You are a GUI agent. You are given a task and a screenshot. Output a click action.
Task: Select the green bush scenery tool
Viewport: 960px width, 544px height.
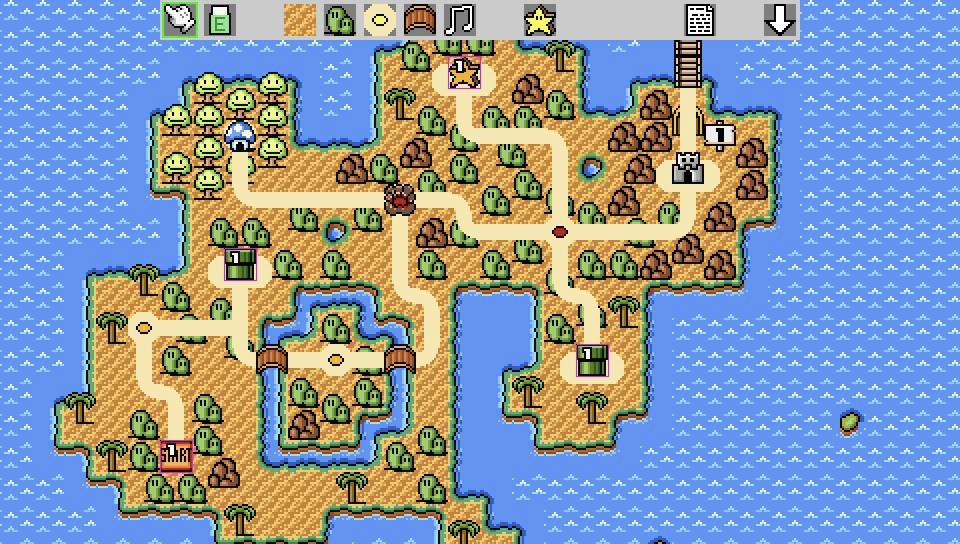coord(339,20)
